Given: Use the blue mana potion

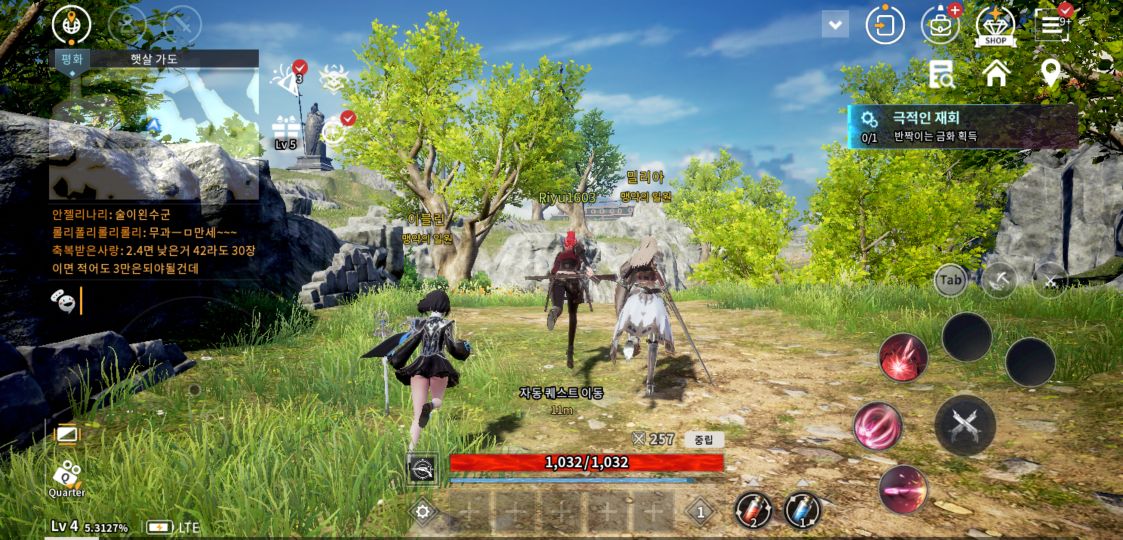Looking at the screenshot, I should coord(801,510).
